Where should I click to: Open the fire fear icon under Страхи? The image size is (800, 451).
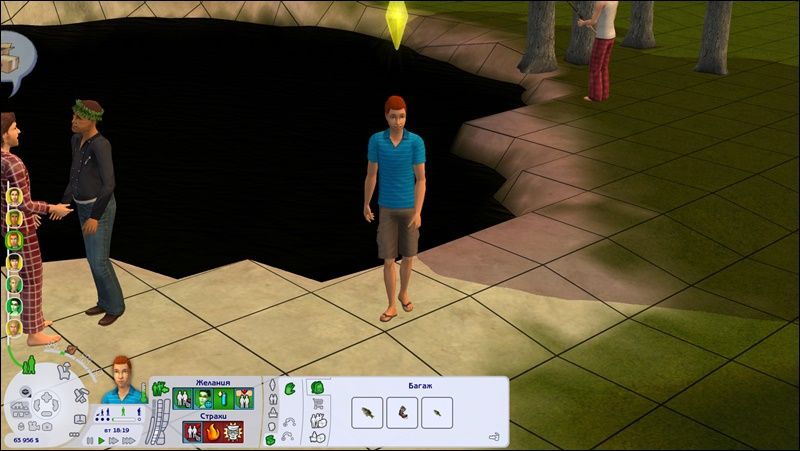(212, 432)
